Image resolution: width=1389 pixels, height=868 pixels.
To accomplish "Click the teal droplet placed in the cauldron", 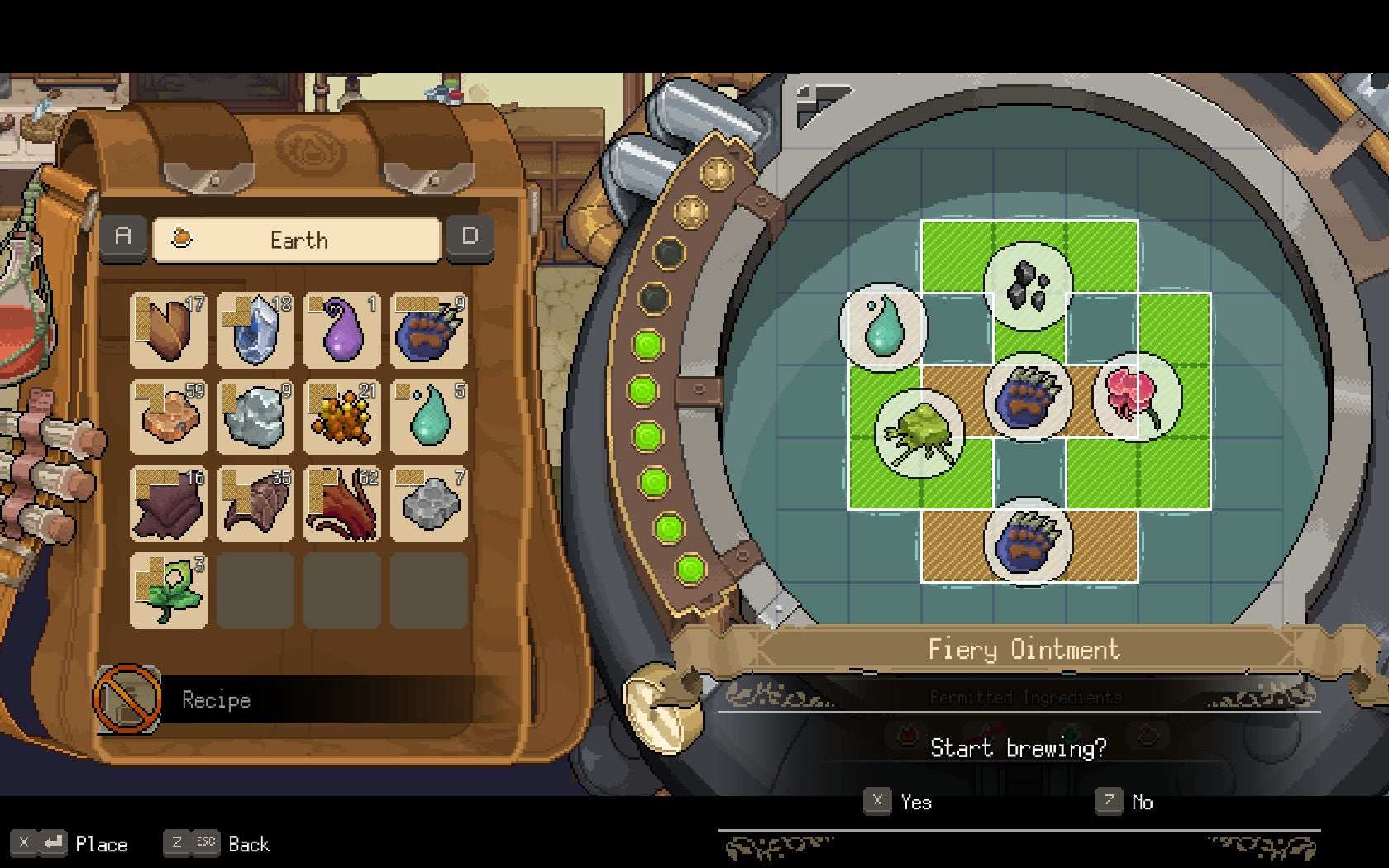I will tap(883, 327).
